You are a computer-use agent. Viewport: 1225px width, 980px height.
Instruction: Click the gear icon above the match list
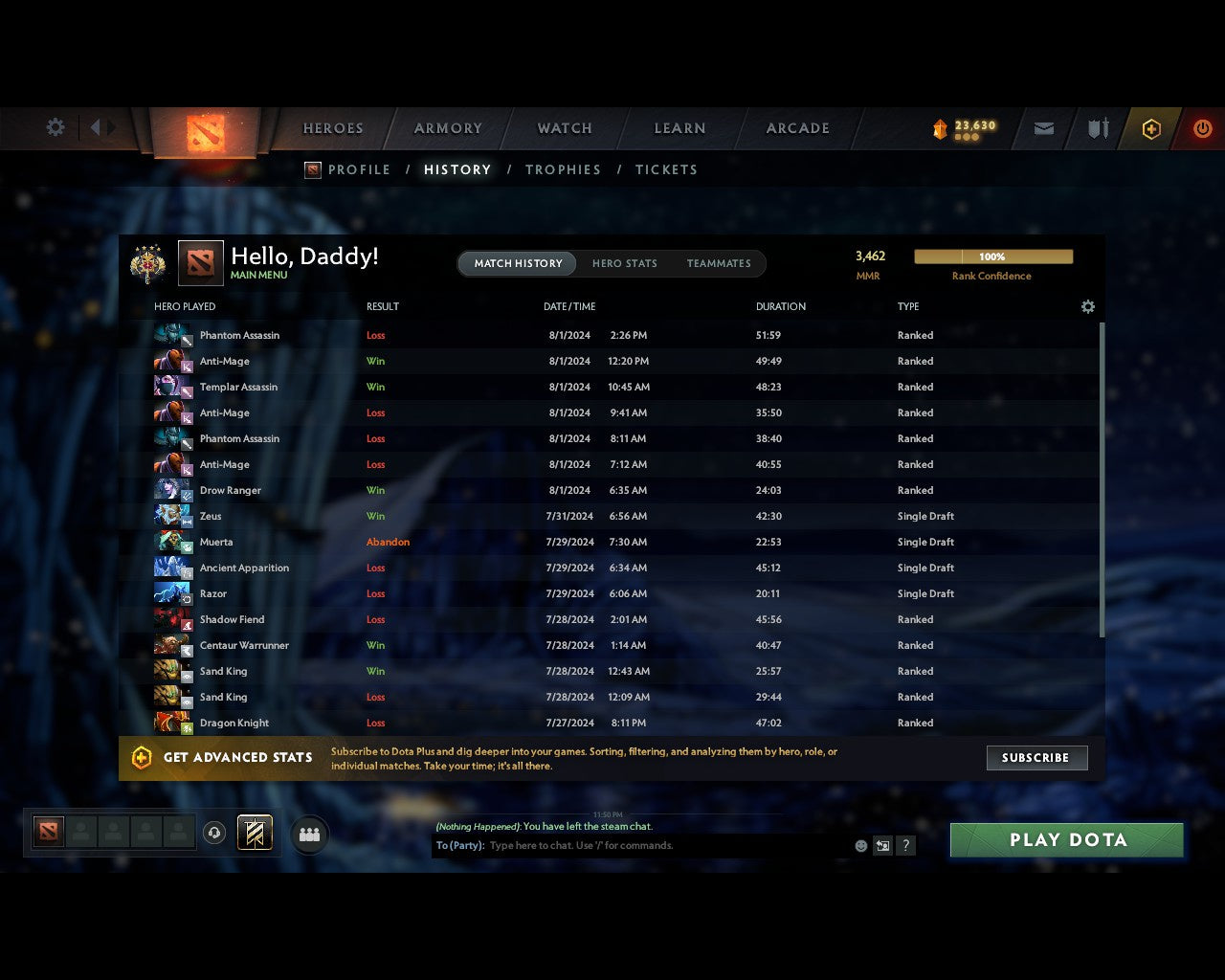pyautogui.click(x=1087, y=306)
